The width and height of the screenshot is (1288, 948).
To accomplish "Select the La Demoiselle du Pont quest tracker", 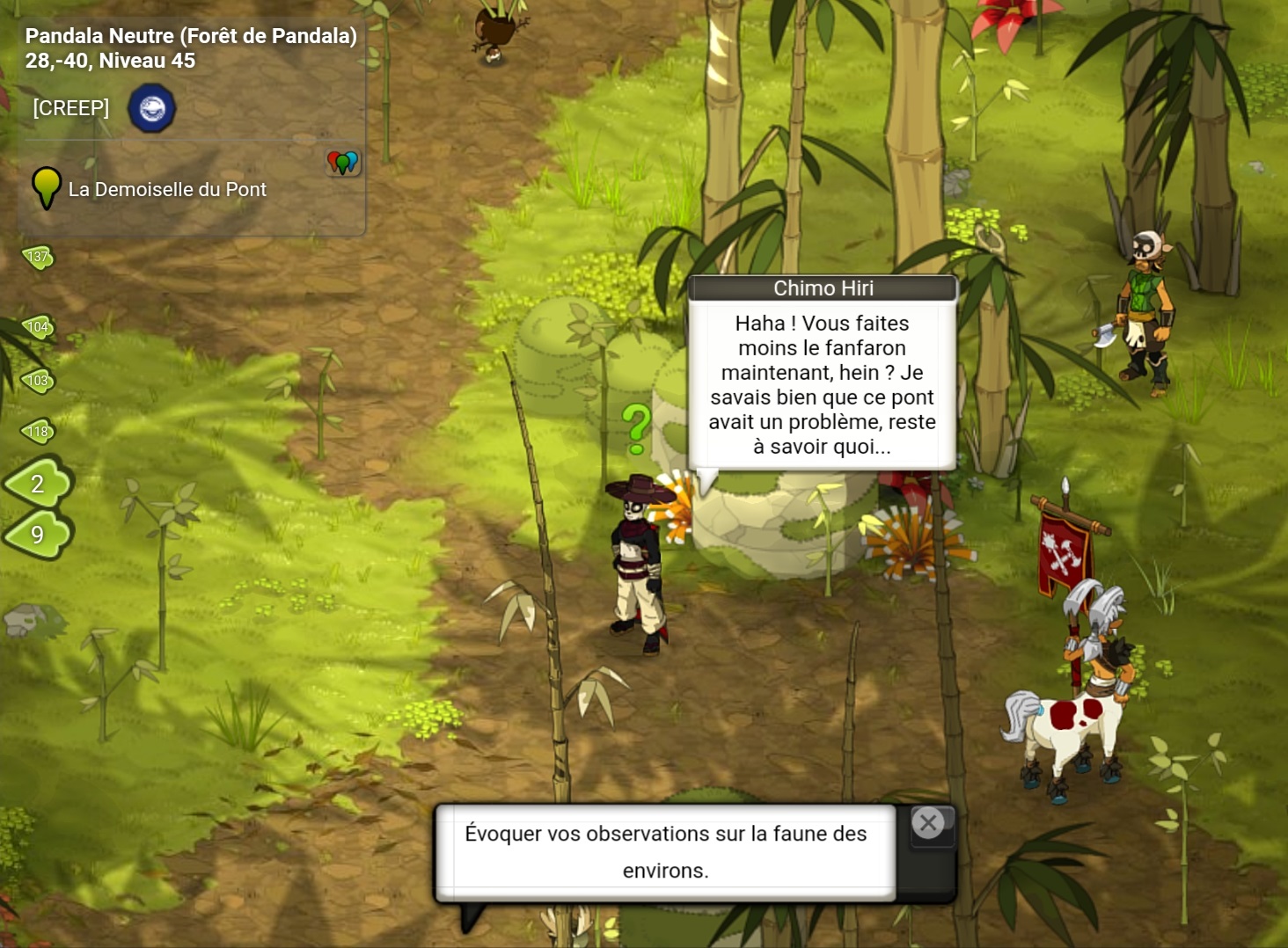I will 166,190.
